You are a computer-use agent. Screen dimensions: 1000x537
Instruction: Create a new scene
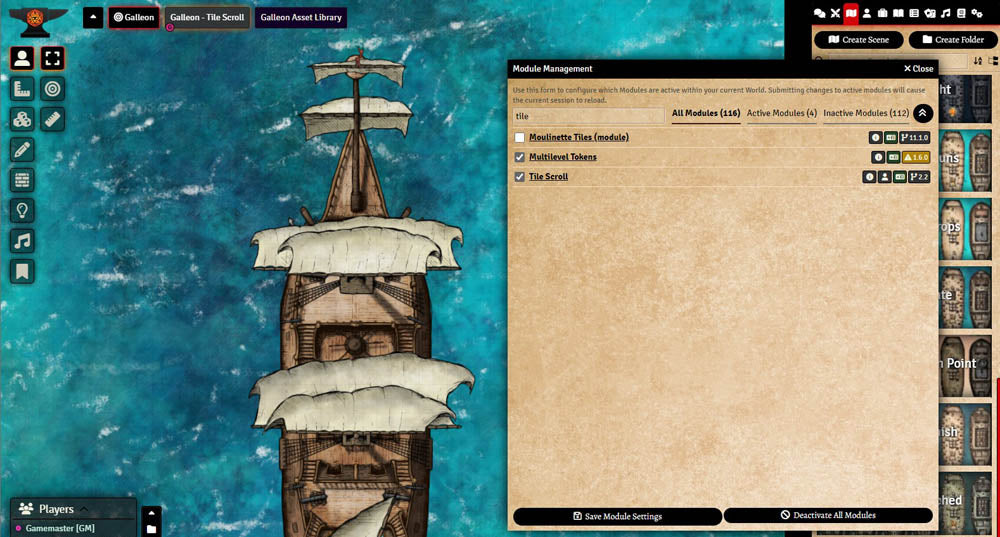coord(859,40)
